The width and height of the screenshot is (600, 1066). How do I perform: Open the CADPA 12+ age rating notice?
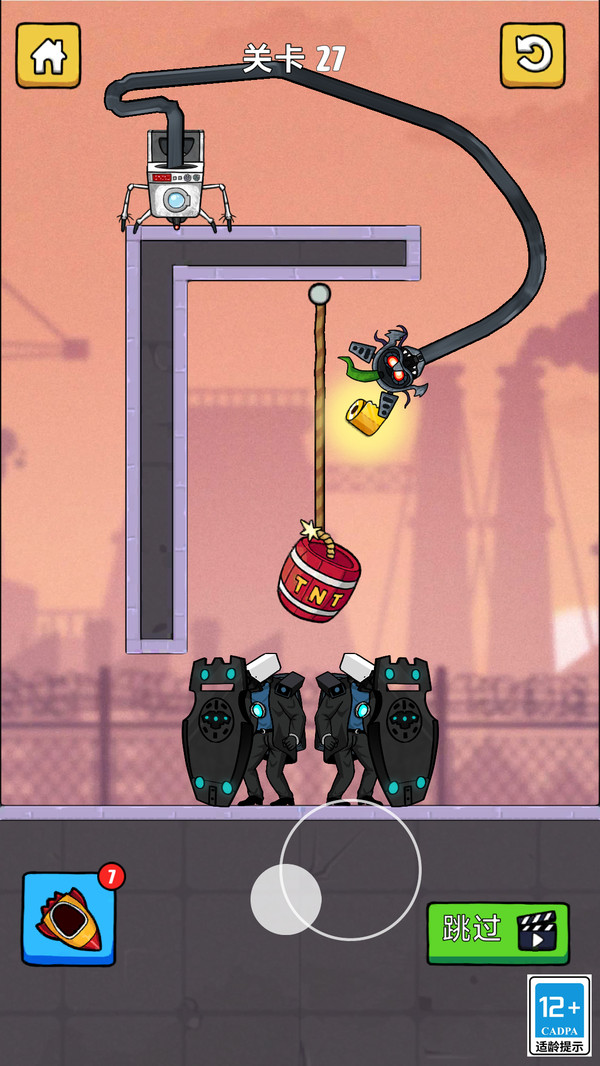(x=560, y=1014)
